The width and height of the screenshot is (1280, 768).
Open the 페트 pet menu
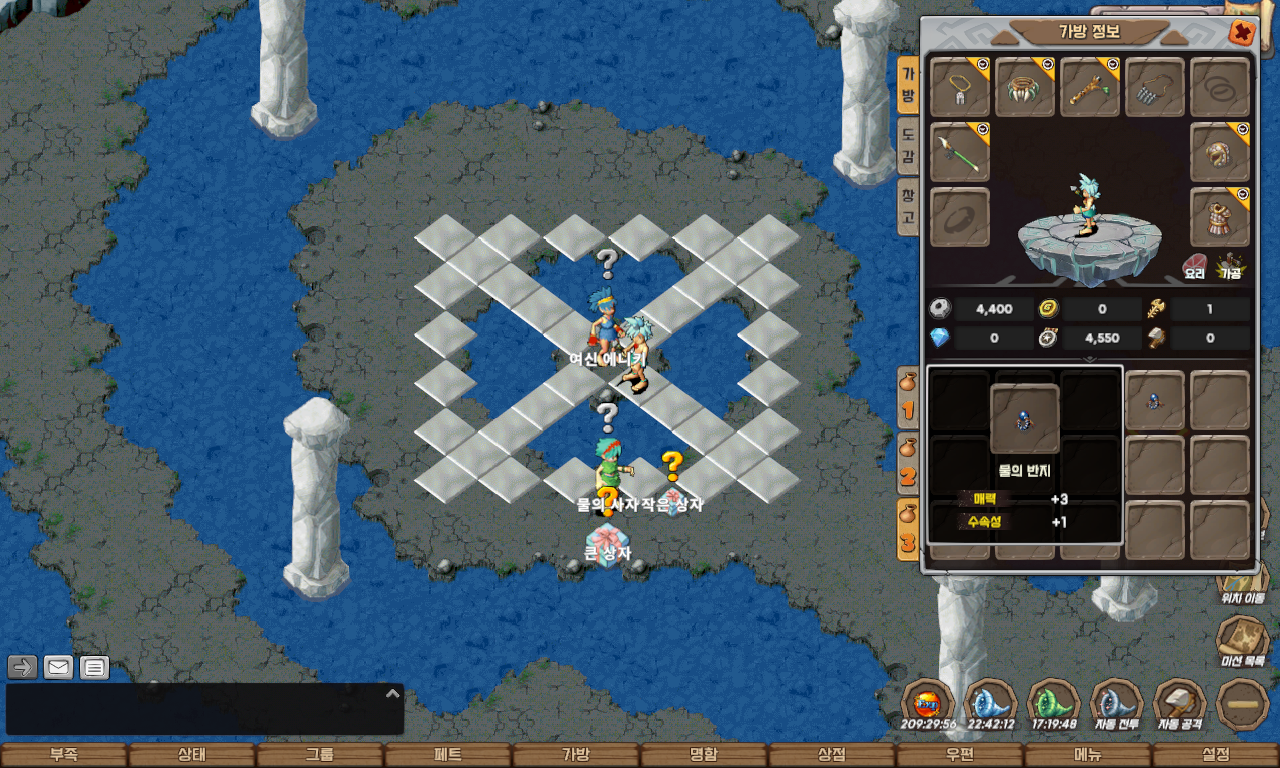tap(448, 755)
